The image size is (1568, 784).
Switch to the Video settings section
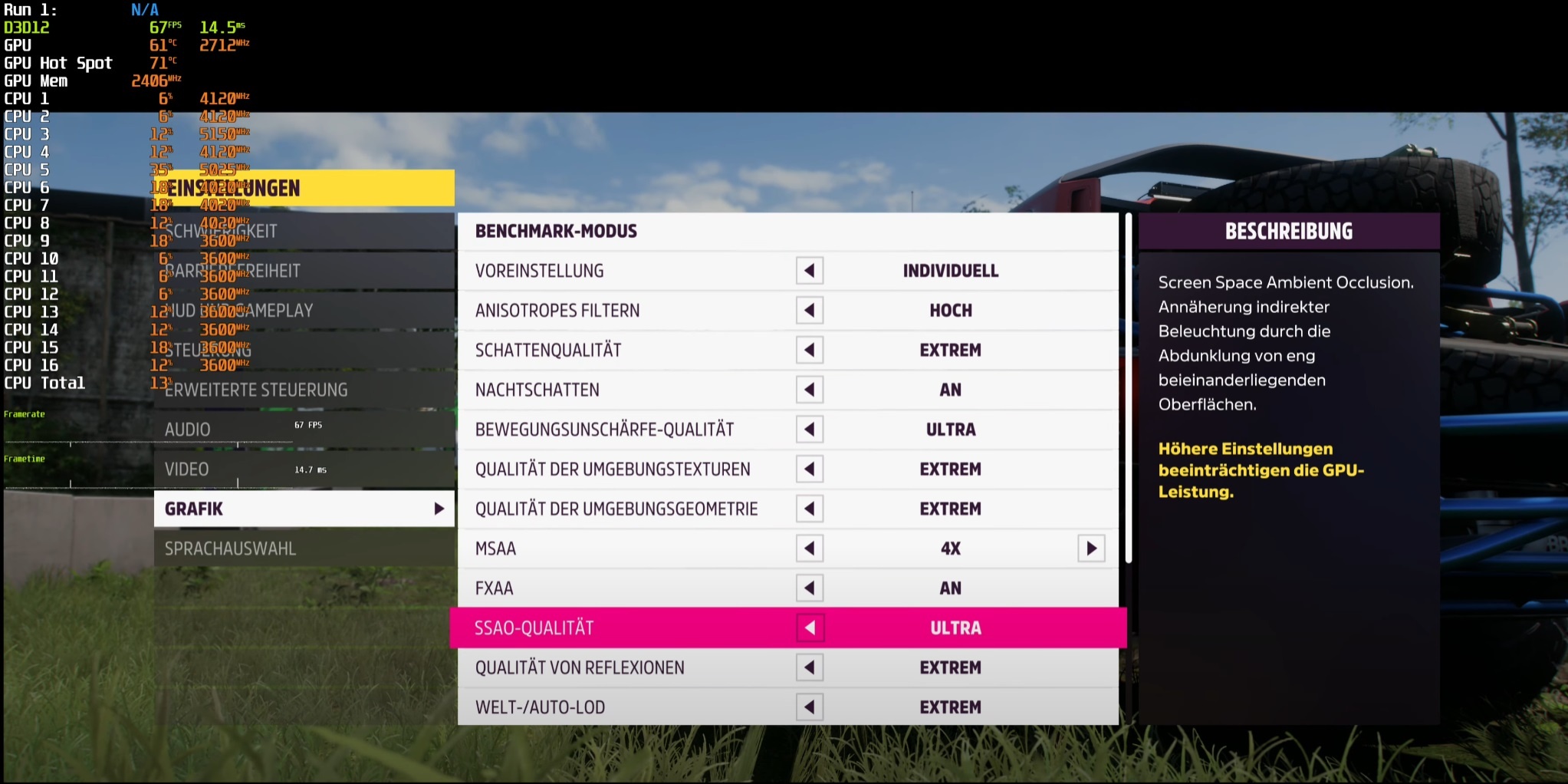pos(304,469)
